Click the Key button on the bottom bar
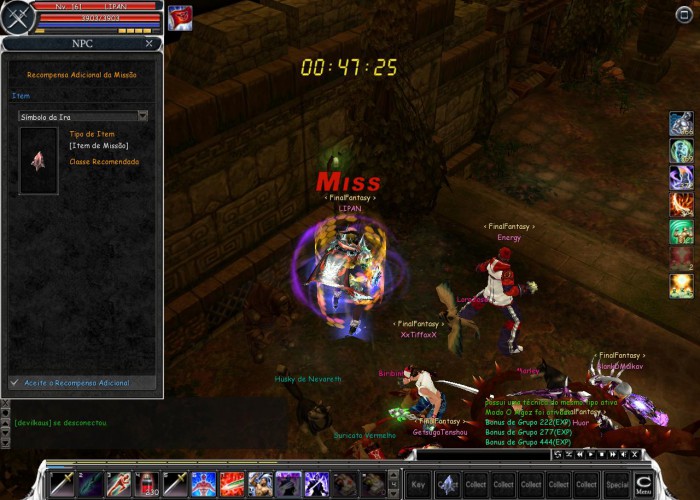700x500 pixels. pos(418,484)
